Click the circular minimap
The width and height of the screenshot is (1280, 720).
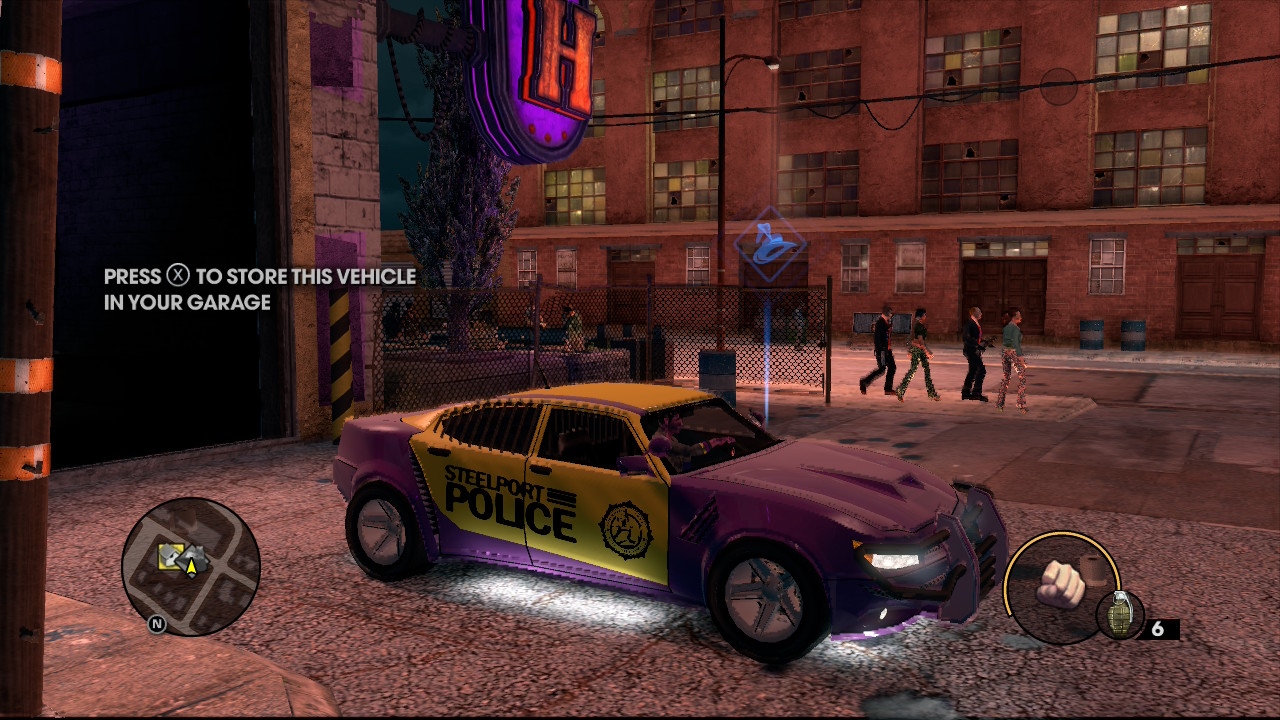191,567
